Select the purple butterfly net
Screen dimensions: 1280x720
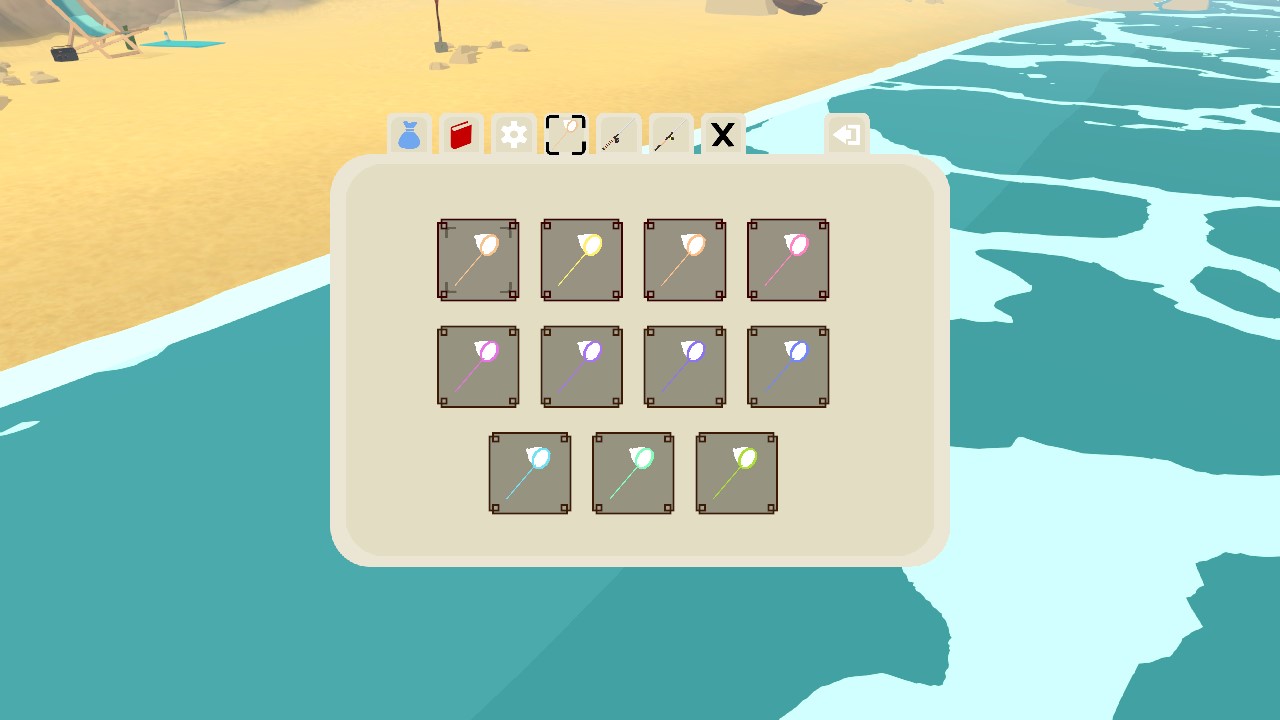[x=581, y=366]
